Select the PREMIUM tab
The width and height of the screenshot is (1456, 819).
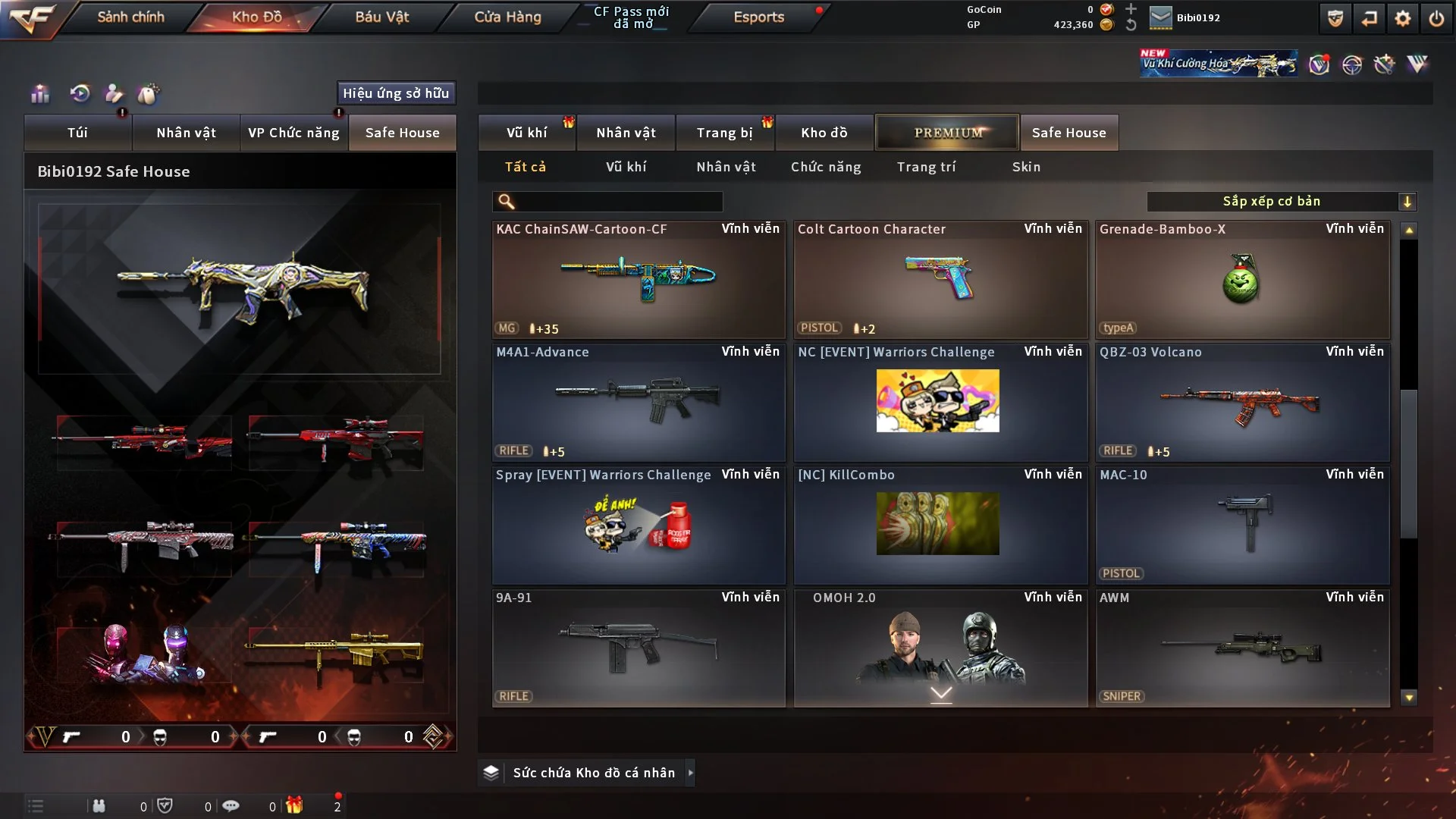947,133
